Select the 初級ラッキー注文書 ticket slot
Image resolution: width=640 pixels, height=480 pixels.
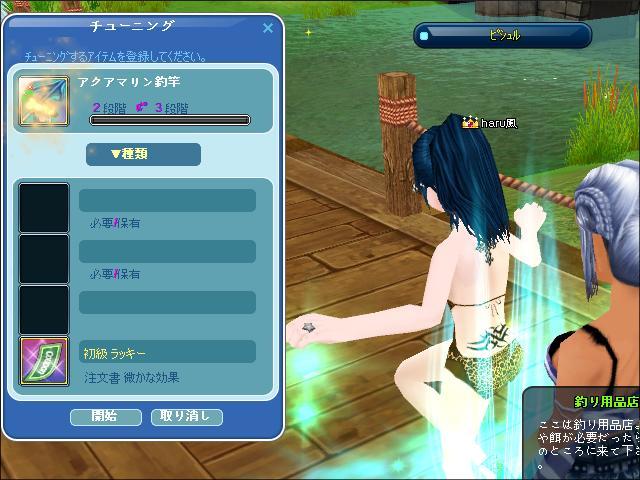click(x=44, y=361)
